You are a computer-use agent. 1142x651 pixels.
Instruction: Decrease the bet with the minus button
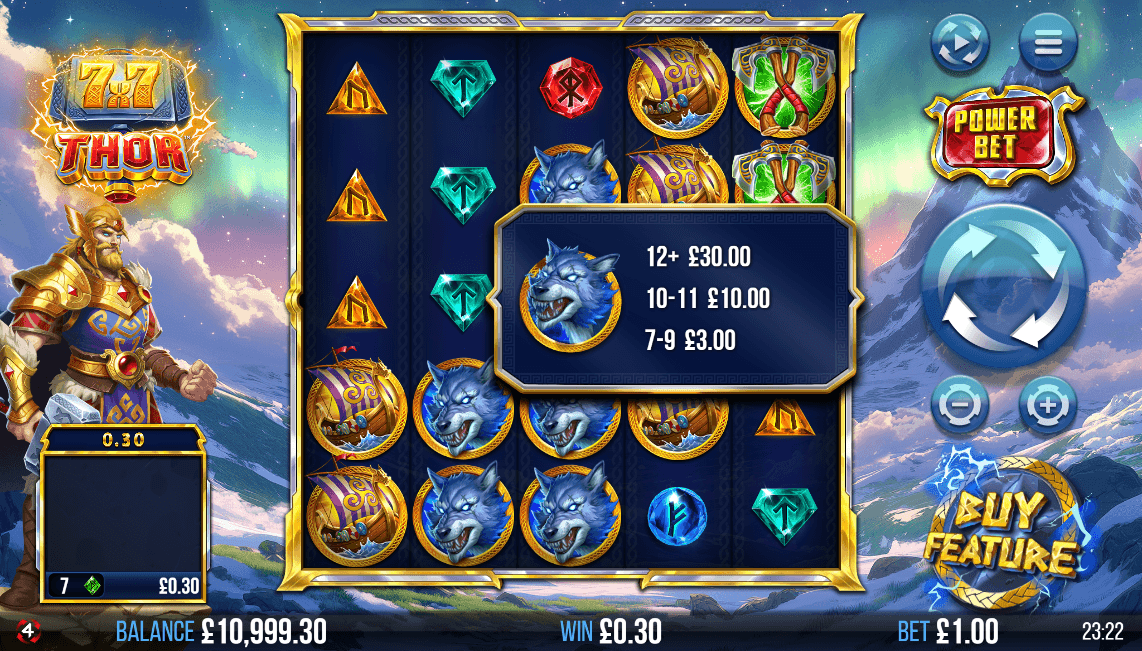pos(960,406)
